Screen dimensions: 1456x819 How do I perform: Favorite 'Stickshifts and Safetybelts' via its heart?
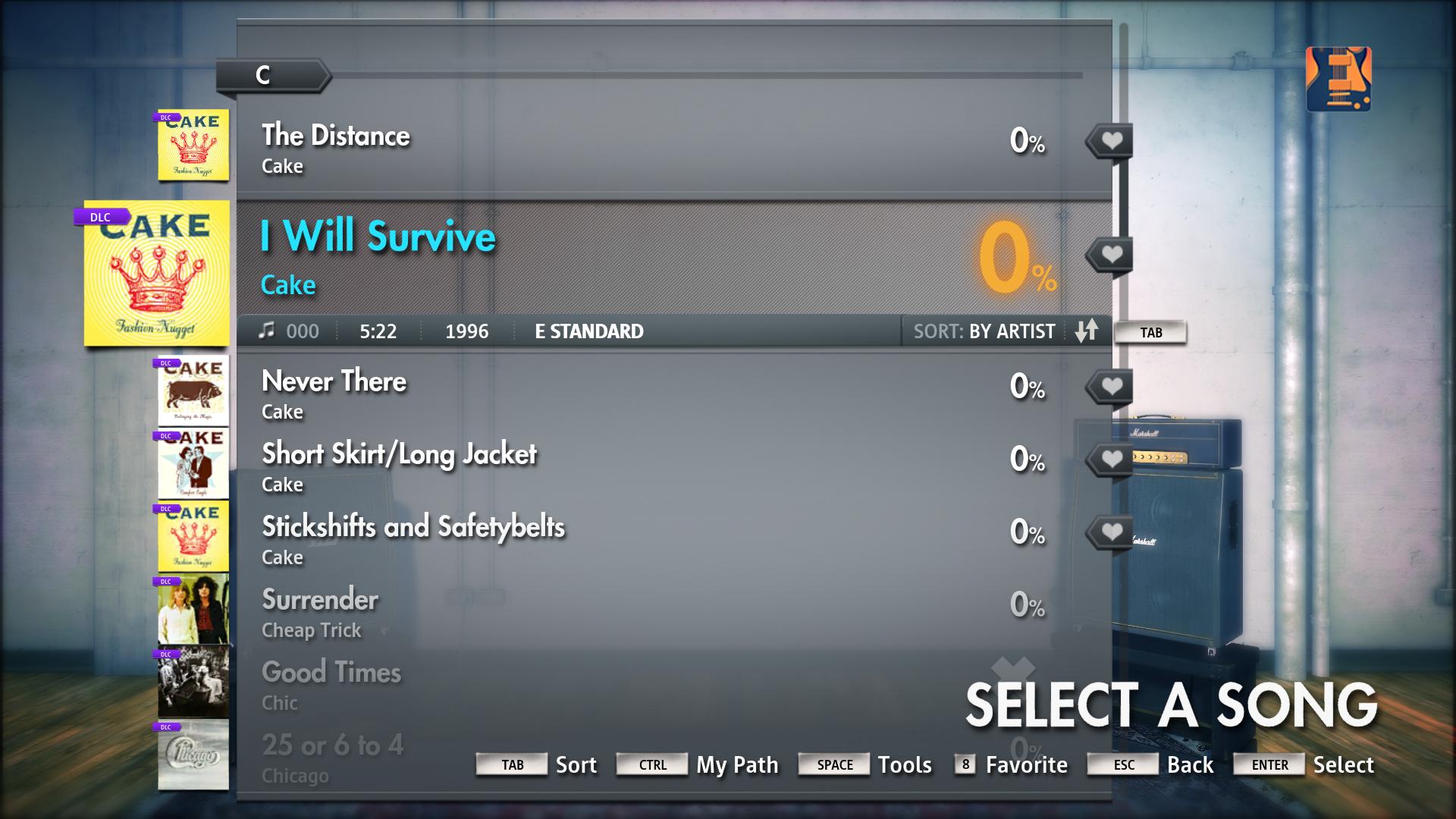pyautogui.click(x=1112, y=532)
